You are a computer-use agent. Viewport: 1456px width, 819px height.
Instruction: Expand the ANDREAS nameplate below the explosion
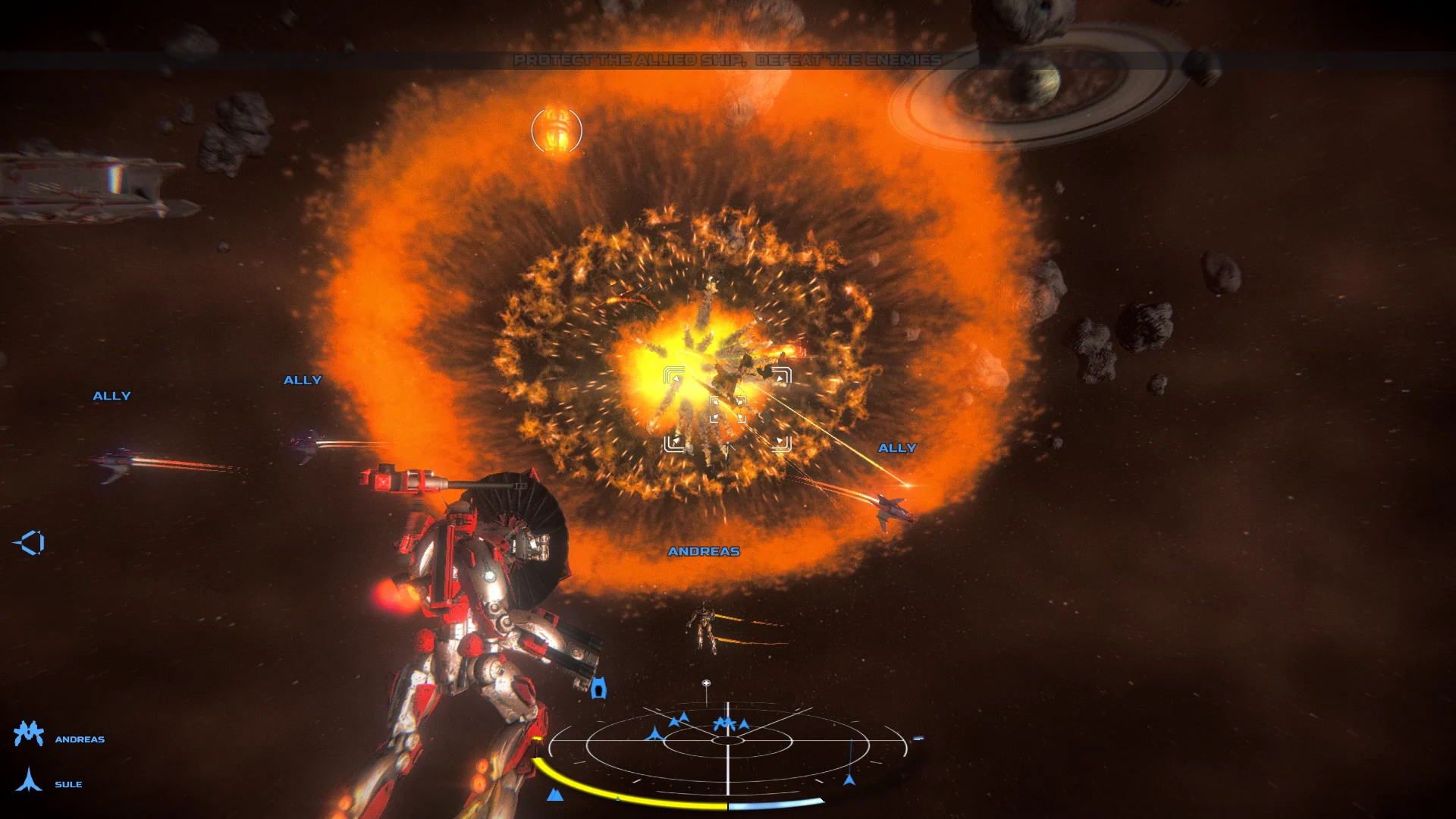click(704, 553)
